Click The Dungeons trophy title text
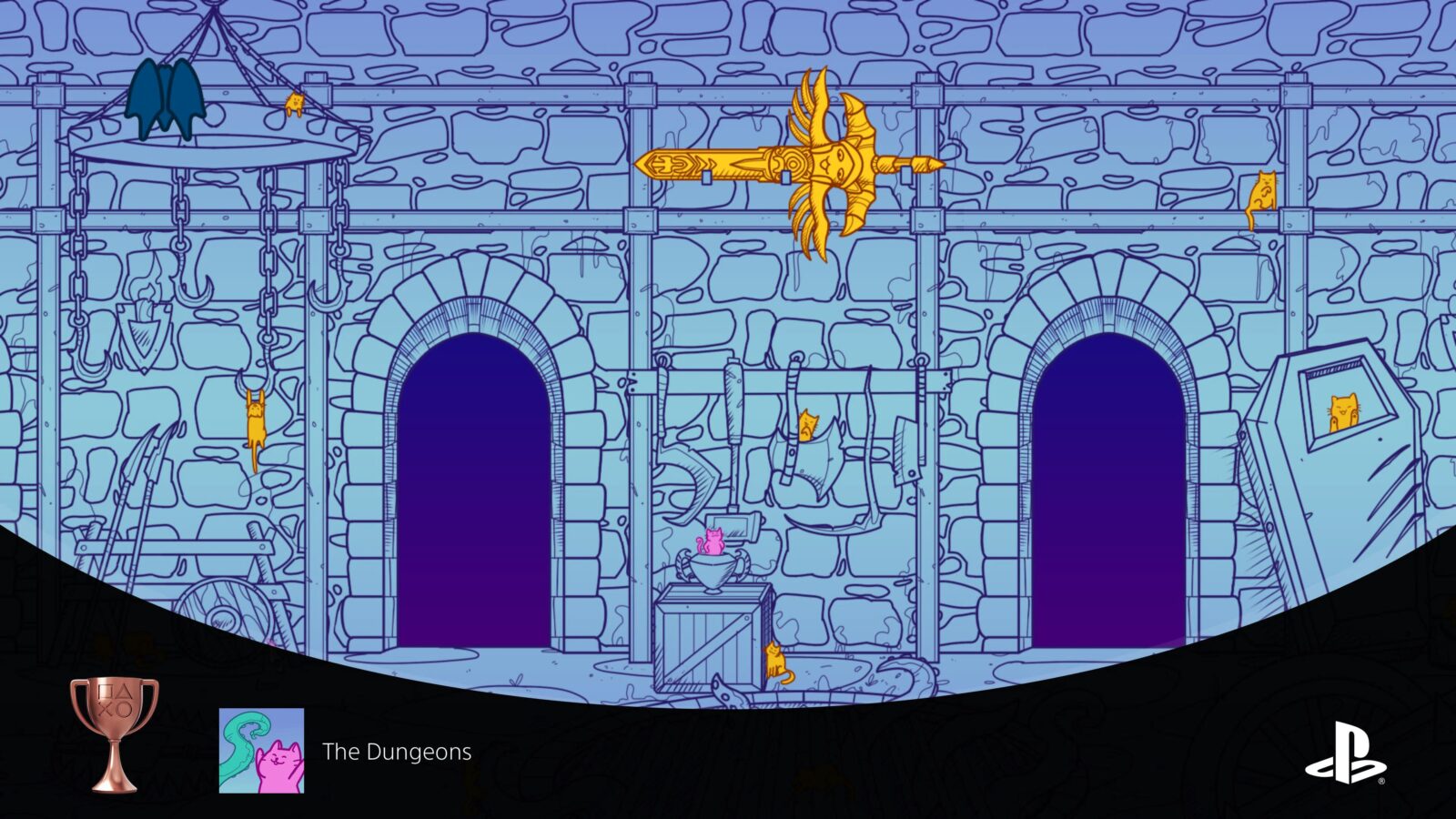Screen dimensions: 1456x819 [x=394, y=753]
